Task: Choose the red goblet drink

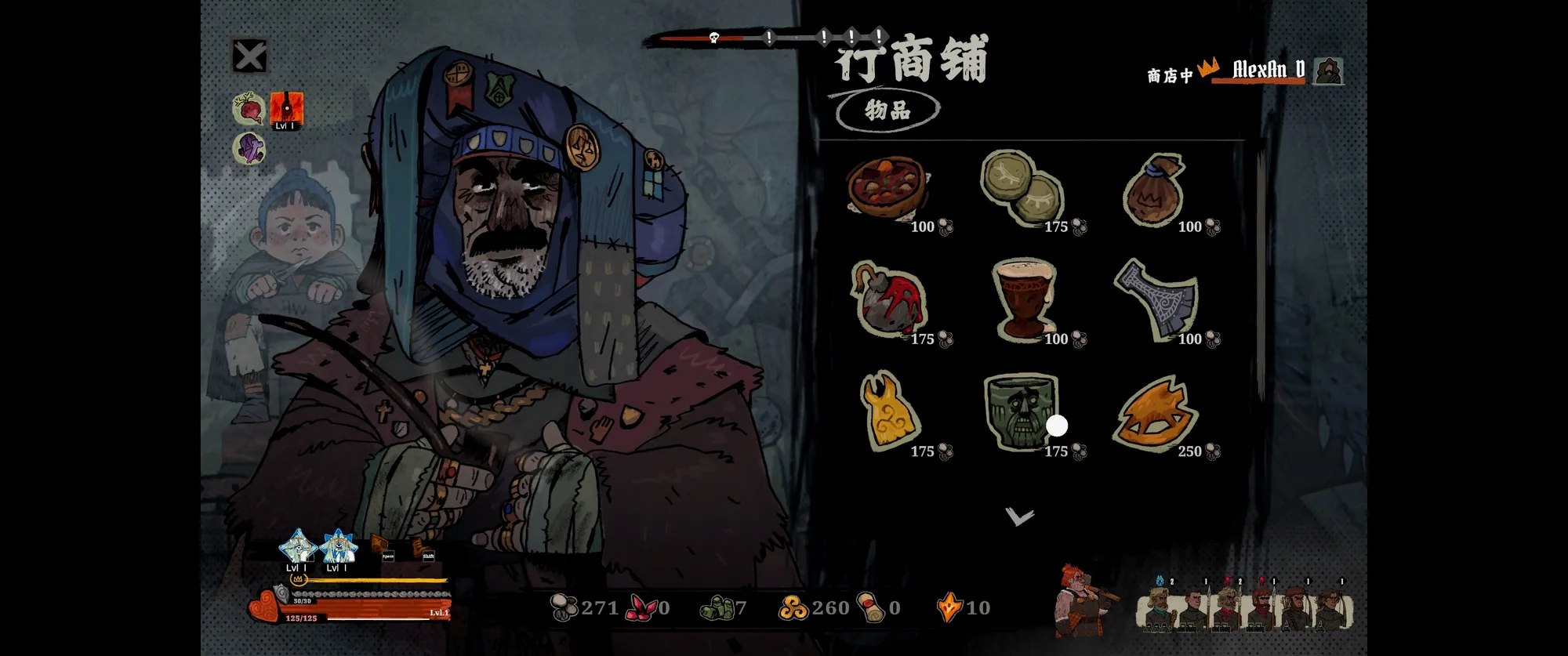Action: 1022,300
